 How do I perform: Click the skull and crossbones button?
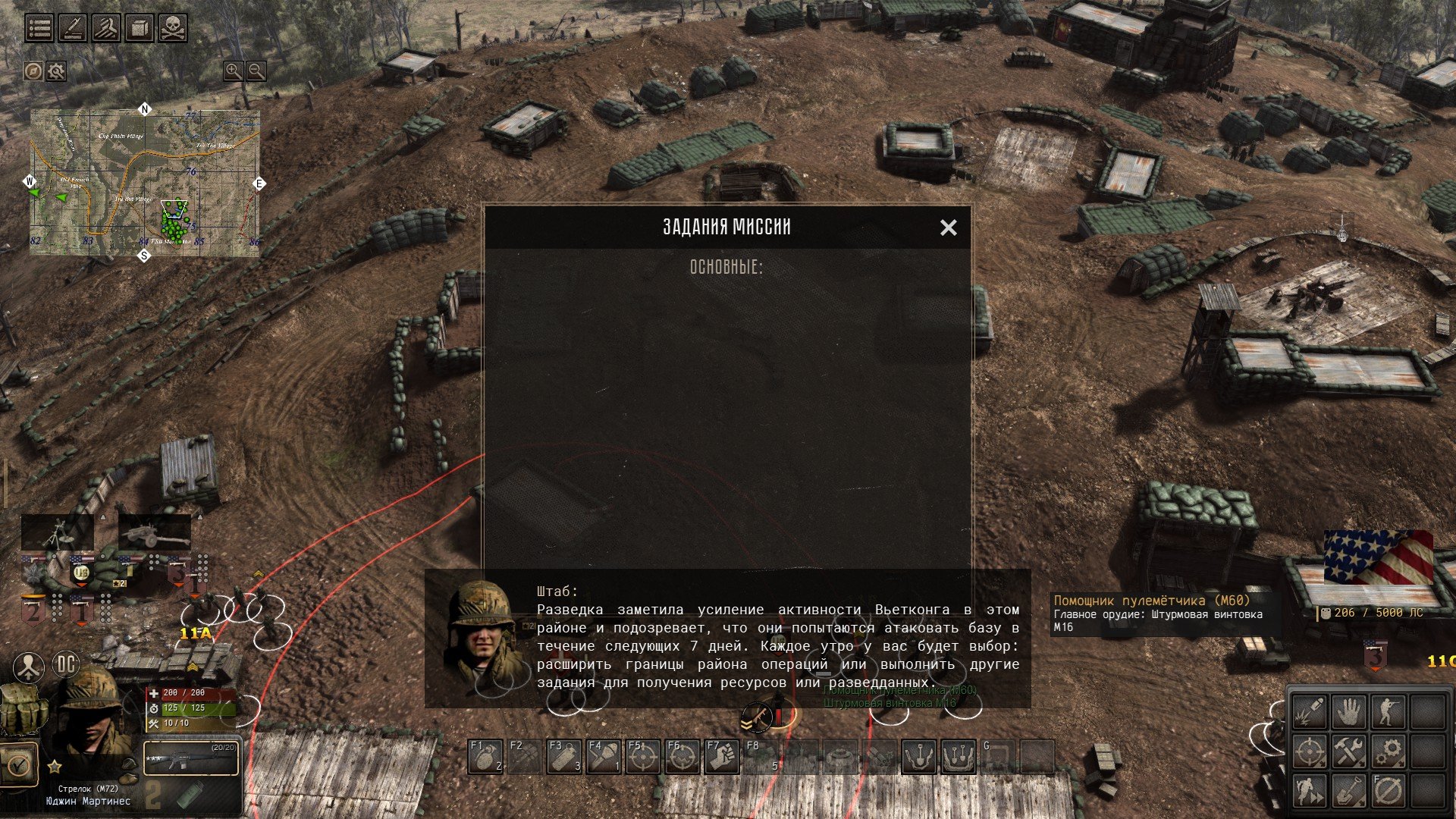coord(173,28)
